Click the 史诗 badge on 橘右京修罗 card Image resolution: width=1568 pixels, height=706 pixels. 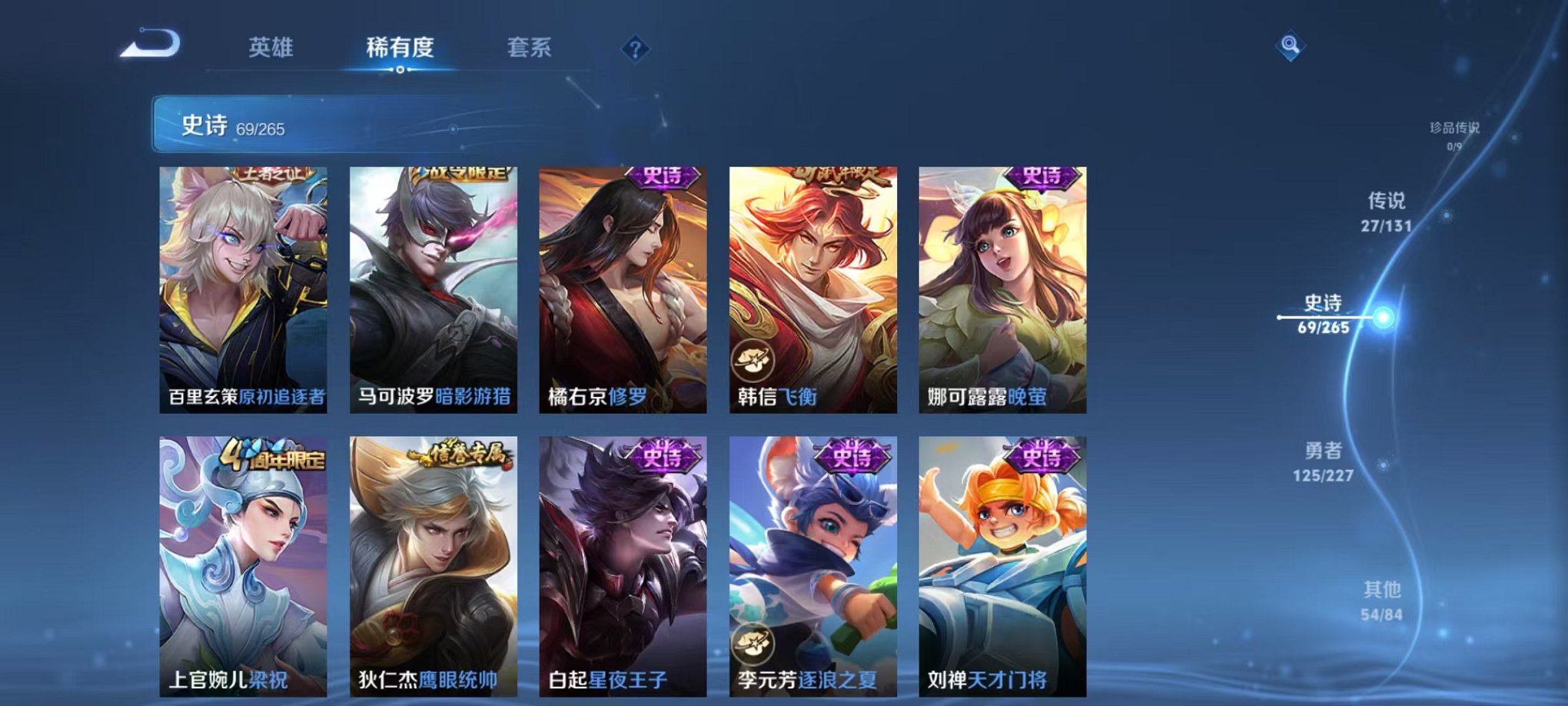point(663,178)
